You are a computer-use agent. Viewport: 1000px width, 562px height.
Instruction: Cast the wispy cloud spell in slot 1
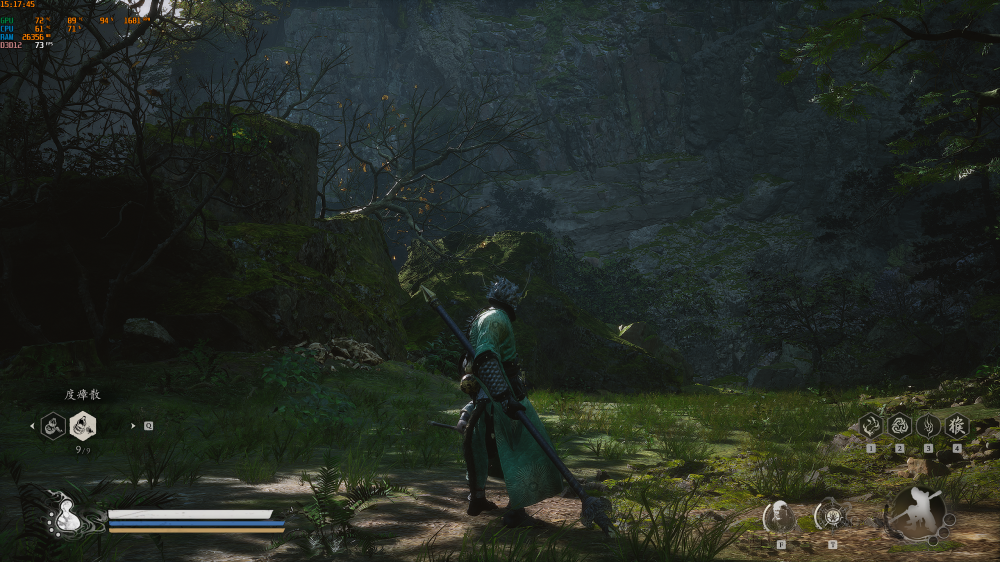tap(870, 425)
